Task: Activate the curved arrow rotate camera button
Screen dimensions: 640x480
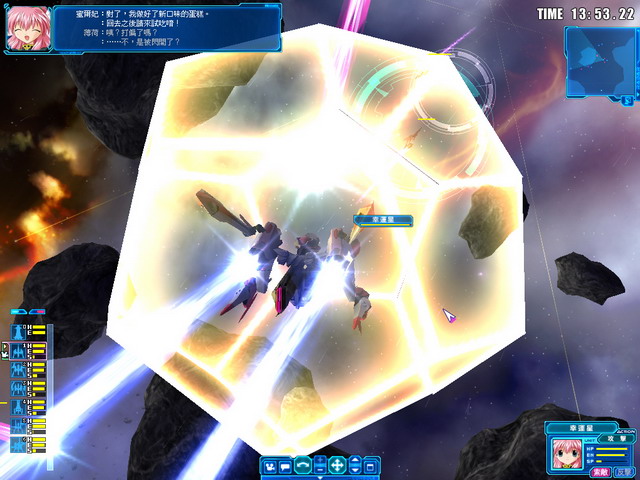Action: tap(303, 465)
